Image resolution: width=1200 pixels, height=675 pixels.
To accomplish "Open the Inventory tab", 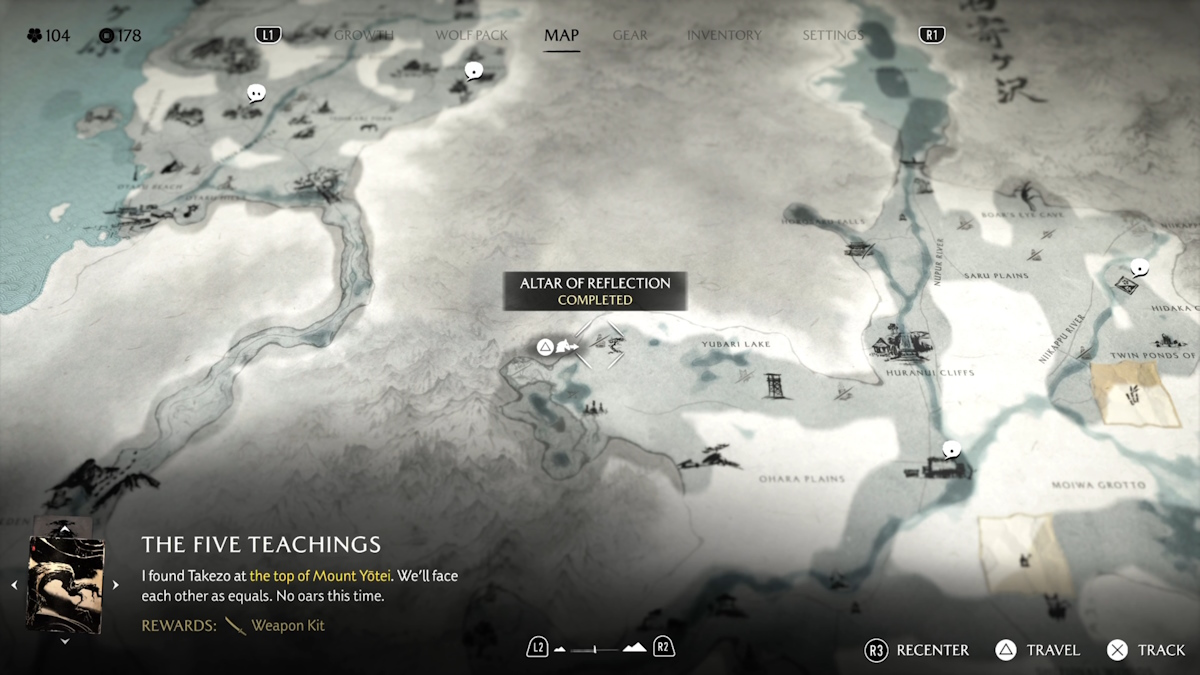I will pos(724,35).
